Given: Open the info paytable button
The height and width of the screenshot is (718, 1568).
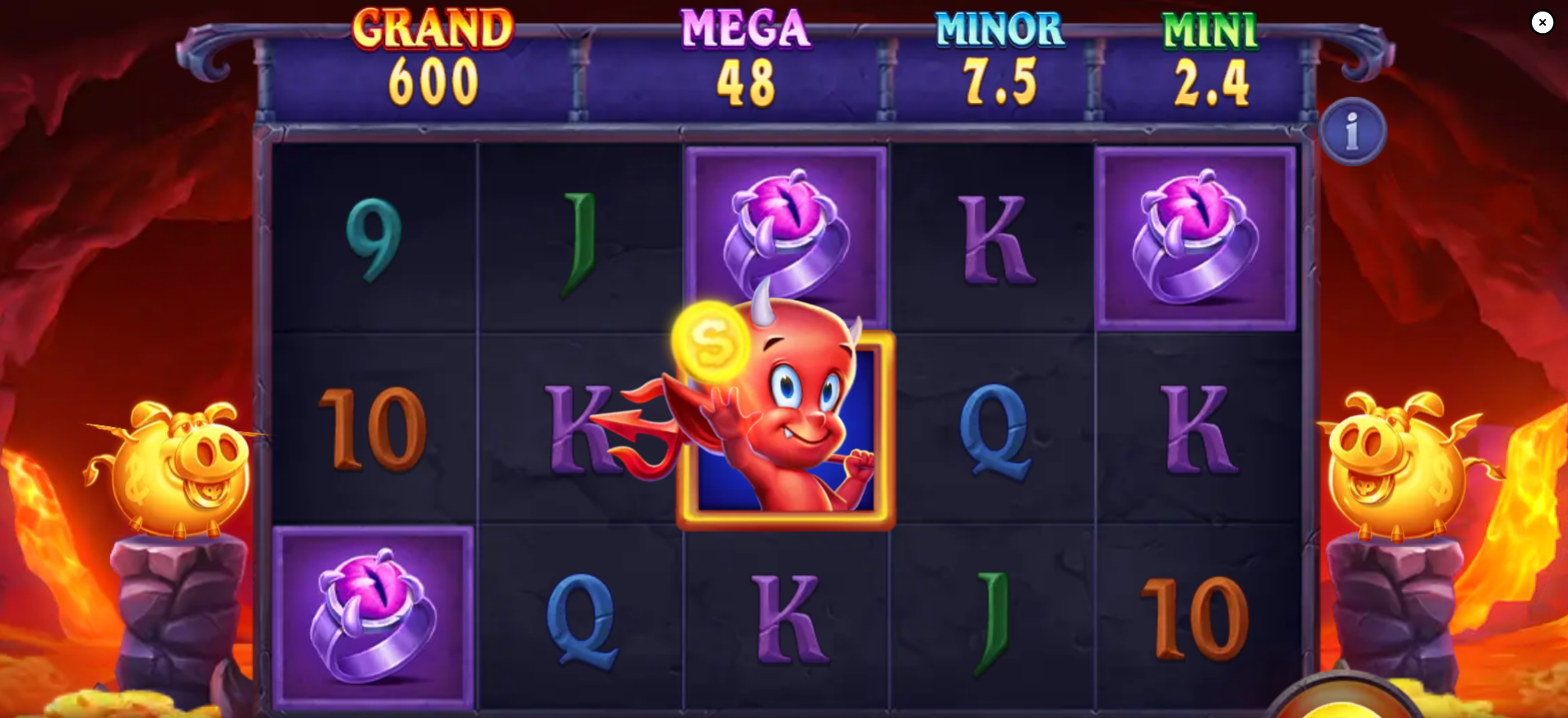Looking at the screenshot, I should (x=1352, y=132).
